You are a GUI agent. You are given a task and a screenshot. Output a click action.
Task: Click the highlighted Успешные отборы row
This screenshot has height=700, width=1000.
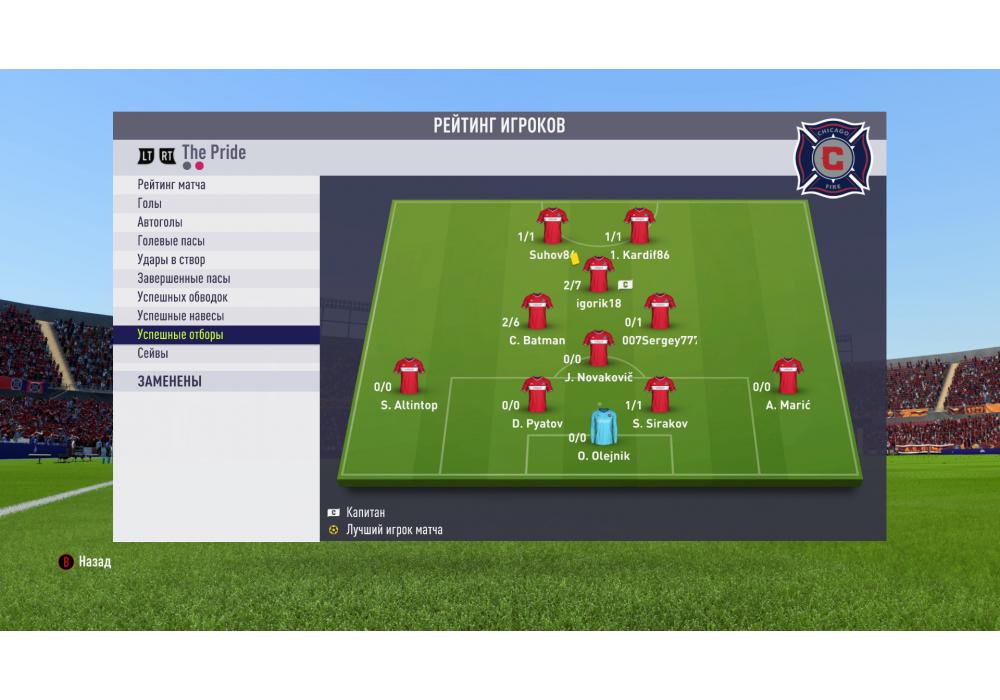[216, 335]
